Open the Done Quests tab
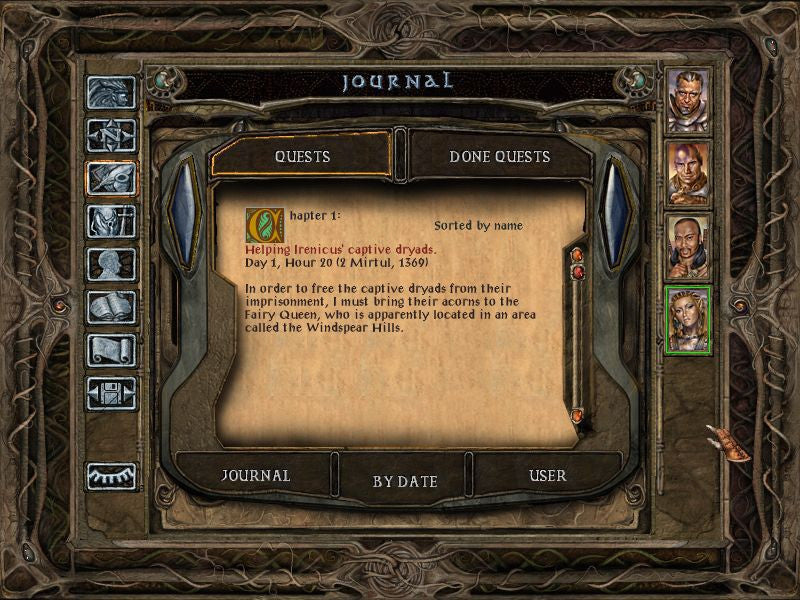This screenshot has width=800, height=600. pyautogui.click(x=499, y=157)
